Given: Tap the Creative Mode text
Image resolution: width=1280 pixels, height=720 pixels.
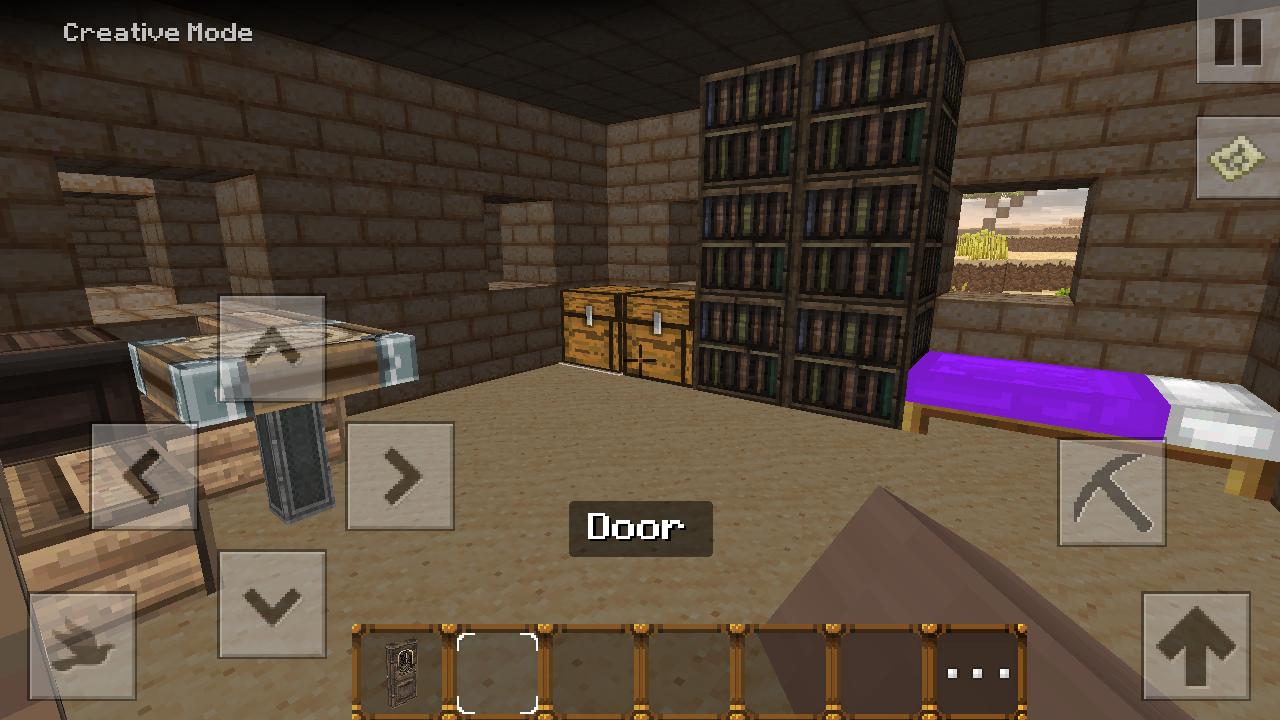Looking at the screenshot, I should [x=158, y=32].
